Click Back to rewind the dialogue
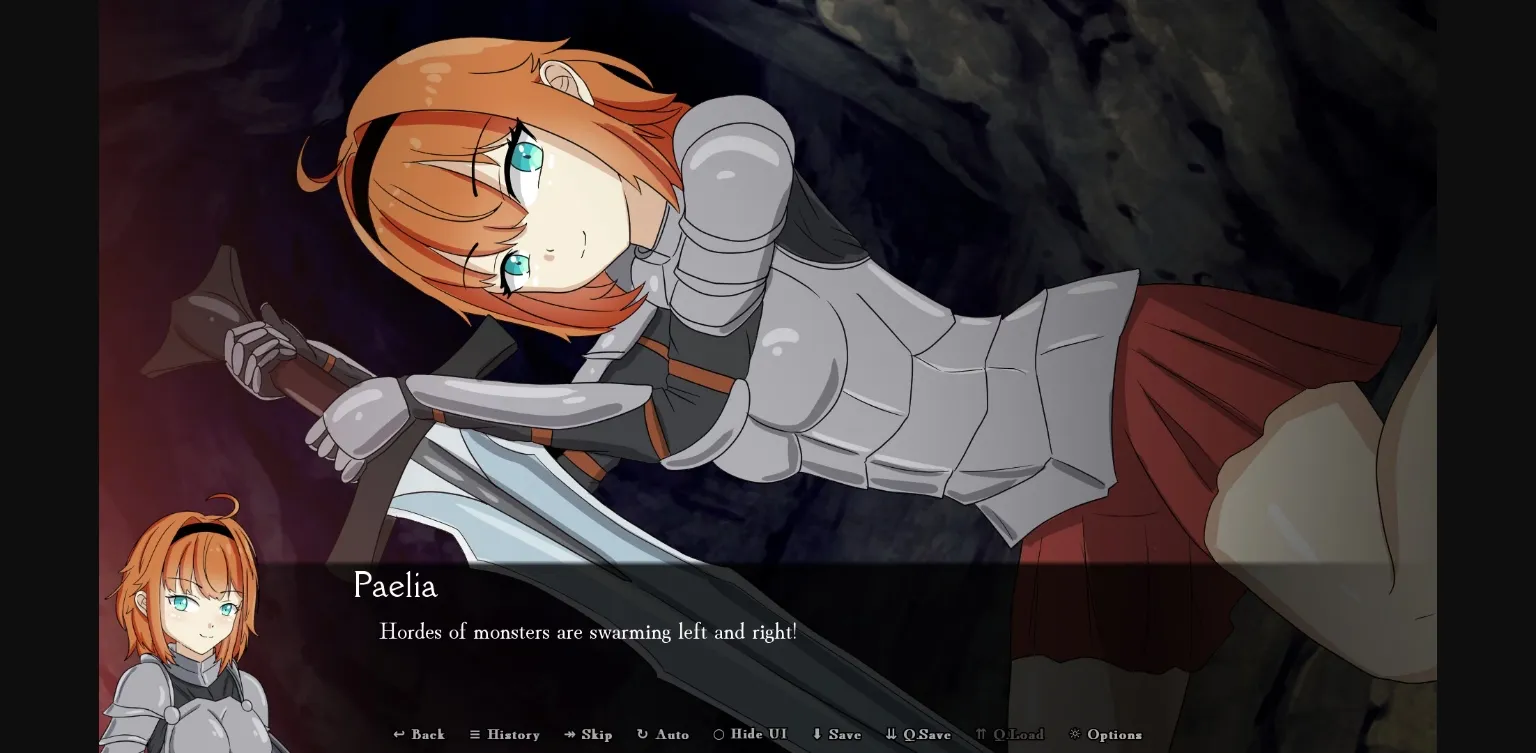 [x=419, y=734]
